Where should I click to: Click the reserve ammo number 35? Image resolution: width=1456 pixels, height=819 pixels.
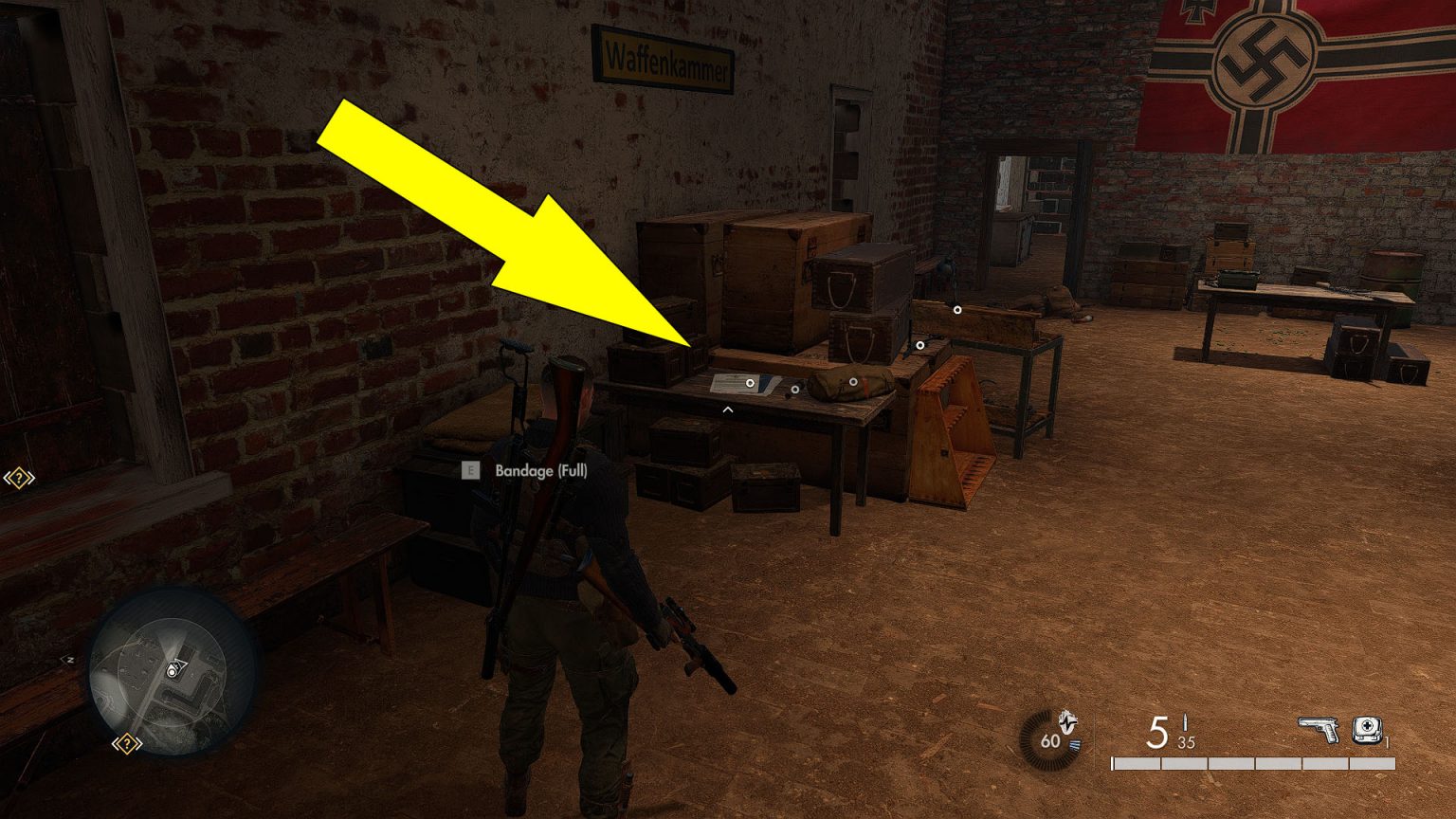pyautogui.click(x=1186, y=742)
